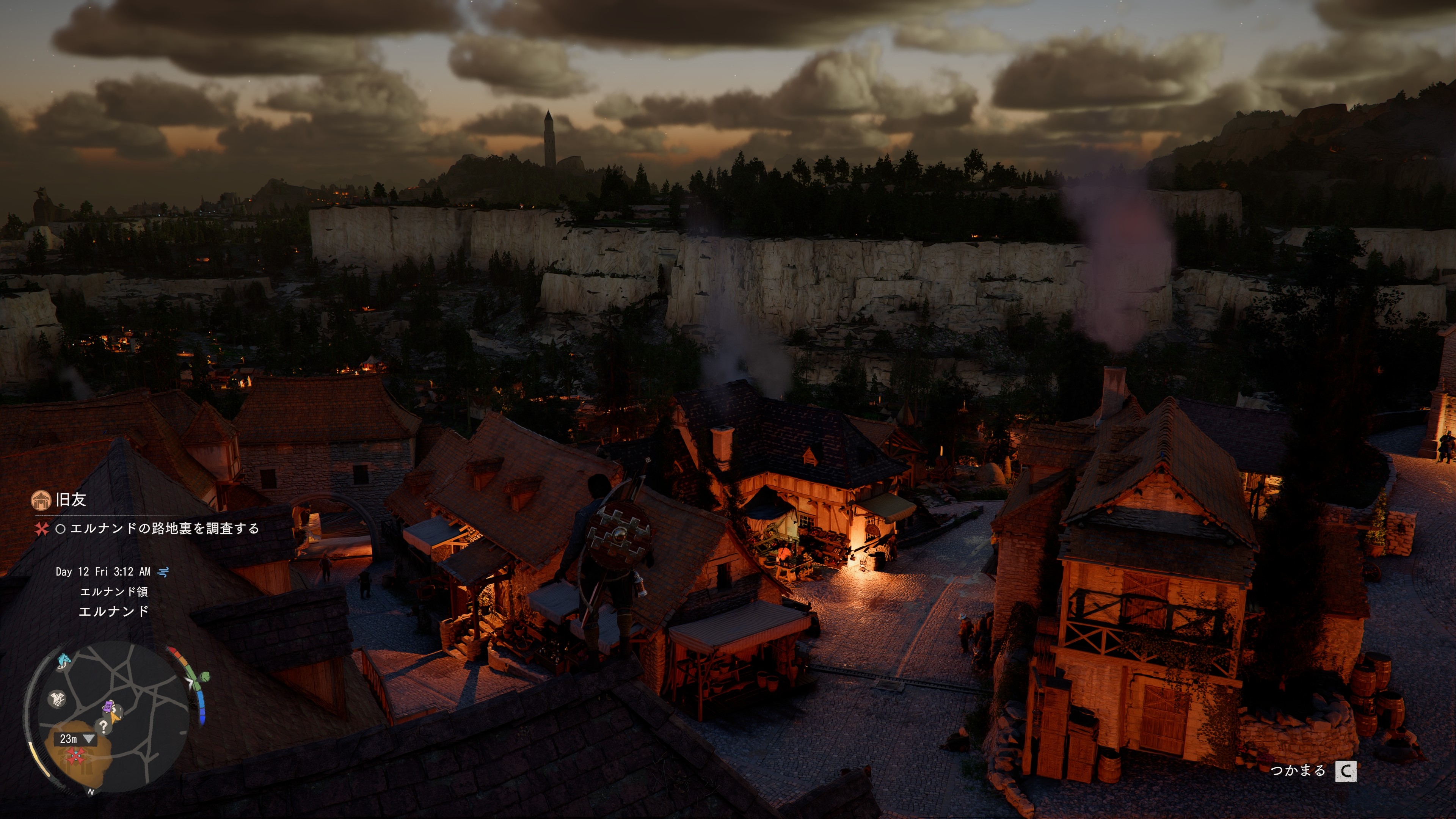1456x819 pixels.
Task: Choose the tailor shop marker on minimap
Action: (57, 698)
